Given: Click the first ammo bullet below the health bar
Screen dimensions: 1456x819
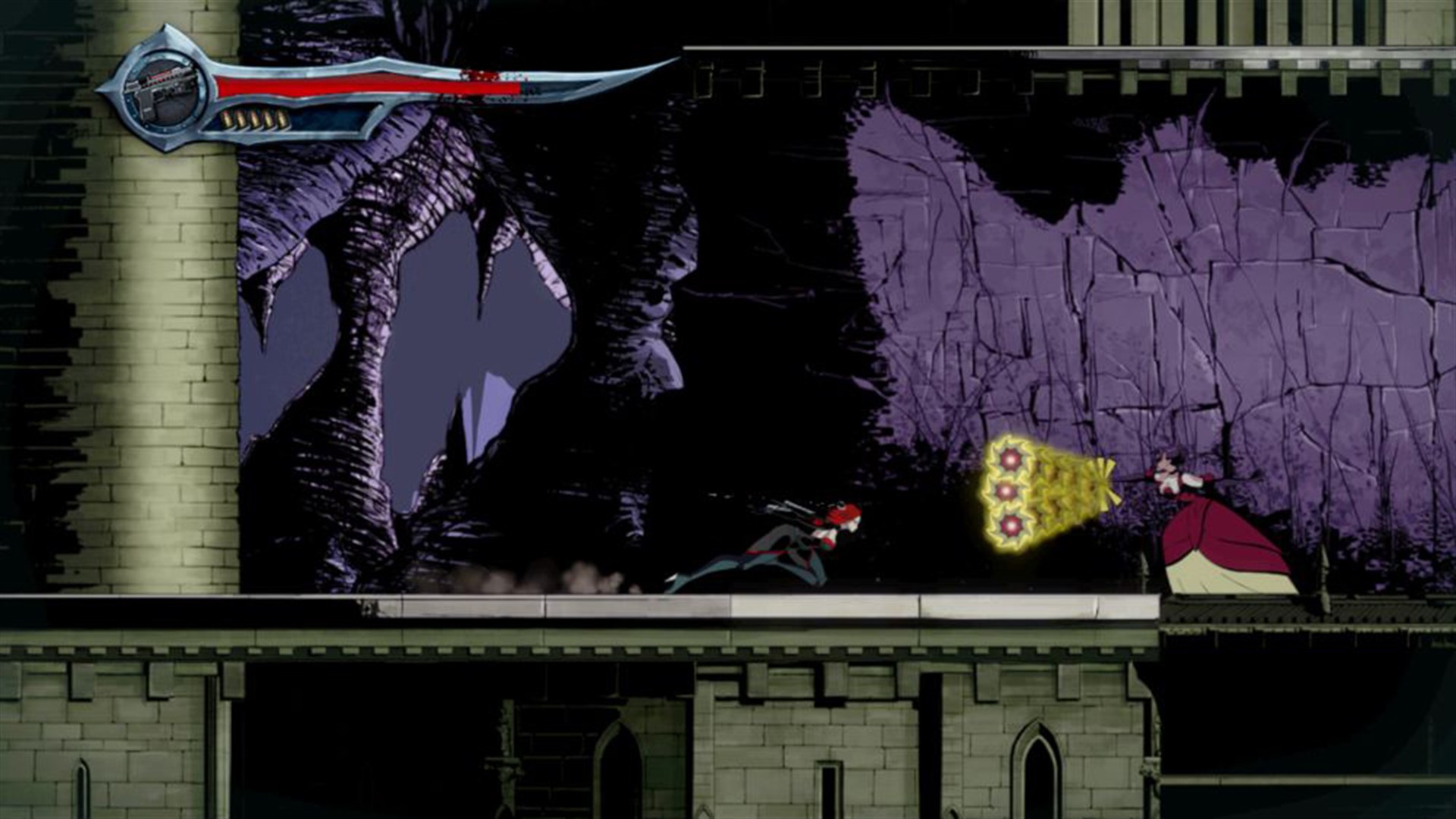Looking at the screenshot, I should point(227,119).
